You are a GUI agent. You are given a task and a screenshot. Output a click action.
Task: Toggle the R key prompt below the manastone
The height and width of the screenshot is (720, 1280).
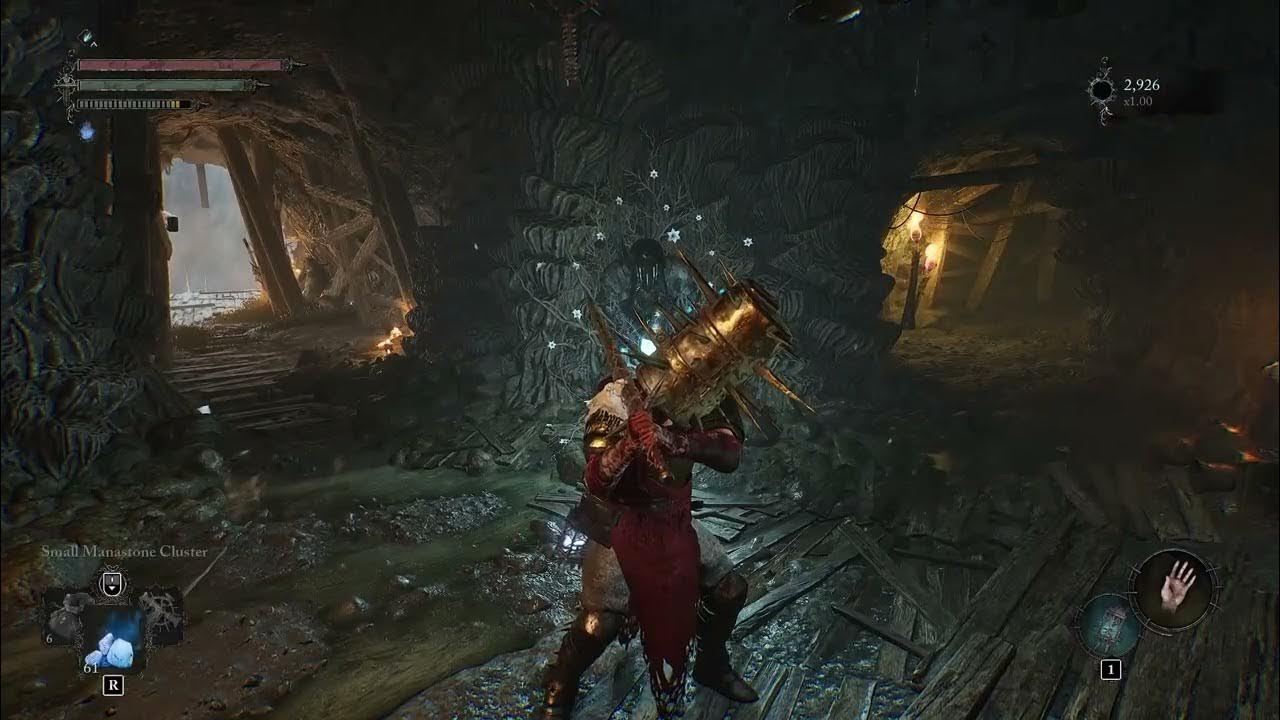[x=114, y=684]
